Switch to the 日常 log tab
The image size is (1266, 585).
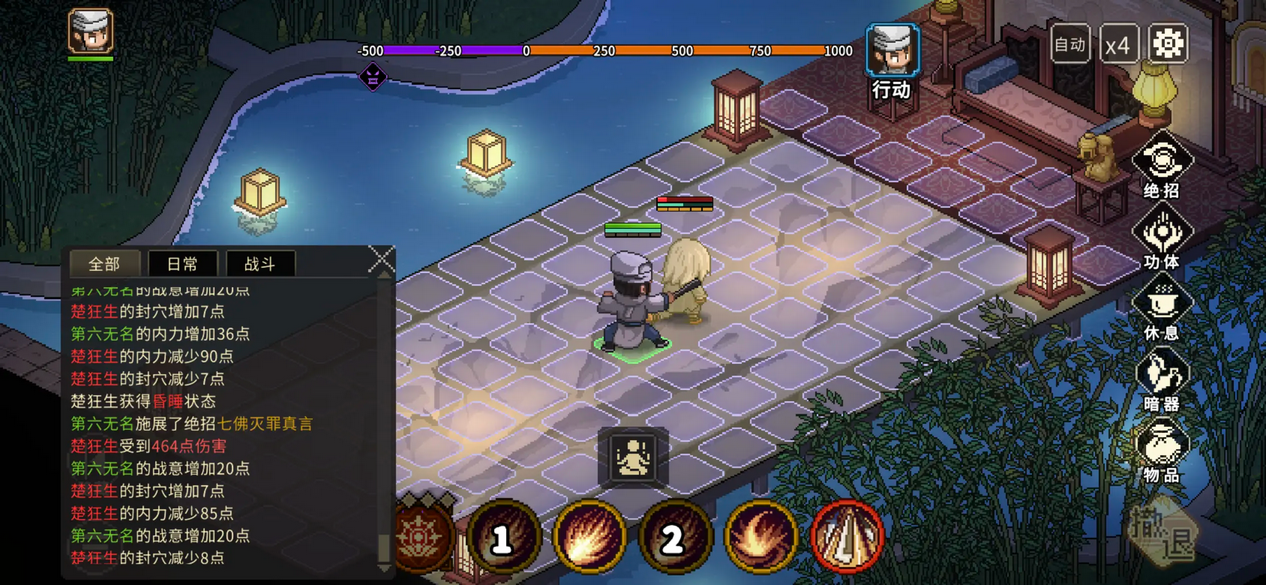click(182, 264)
